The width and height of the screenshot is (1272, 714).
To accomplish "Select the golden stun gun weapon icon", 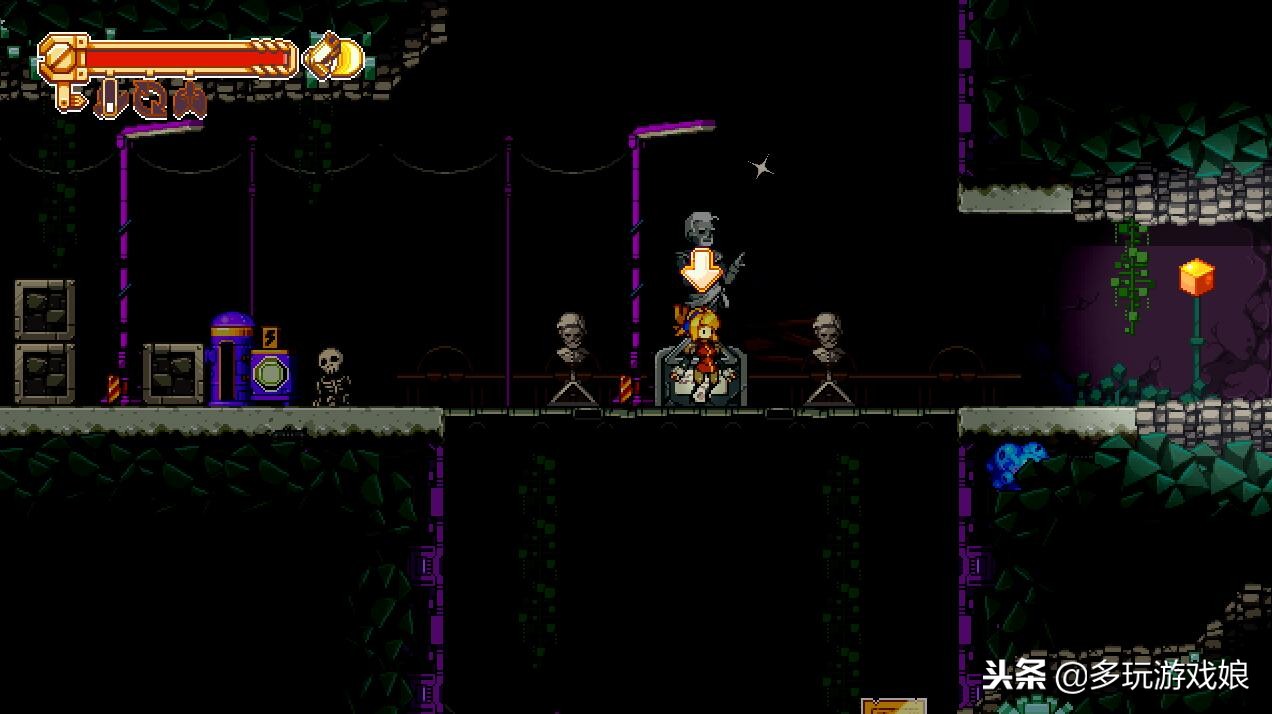I will tap(335, 56).
